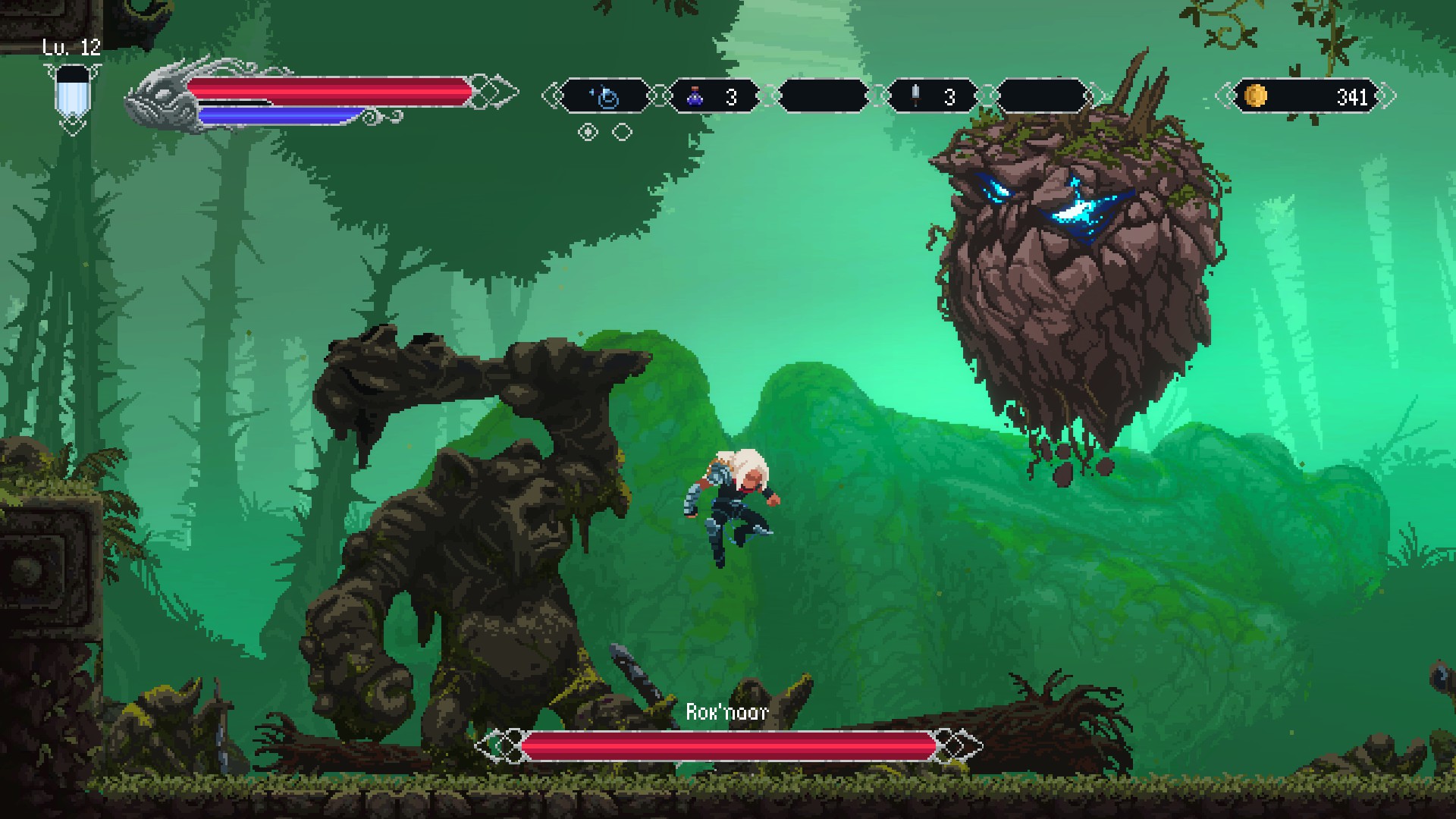Screen dimensions: 1456x819
Task: Select the blue swirl spell slot
Action: tap(606, 97)
